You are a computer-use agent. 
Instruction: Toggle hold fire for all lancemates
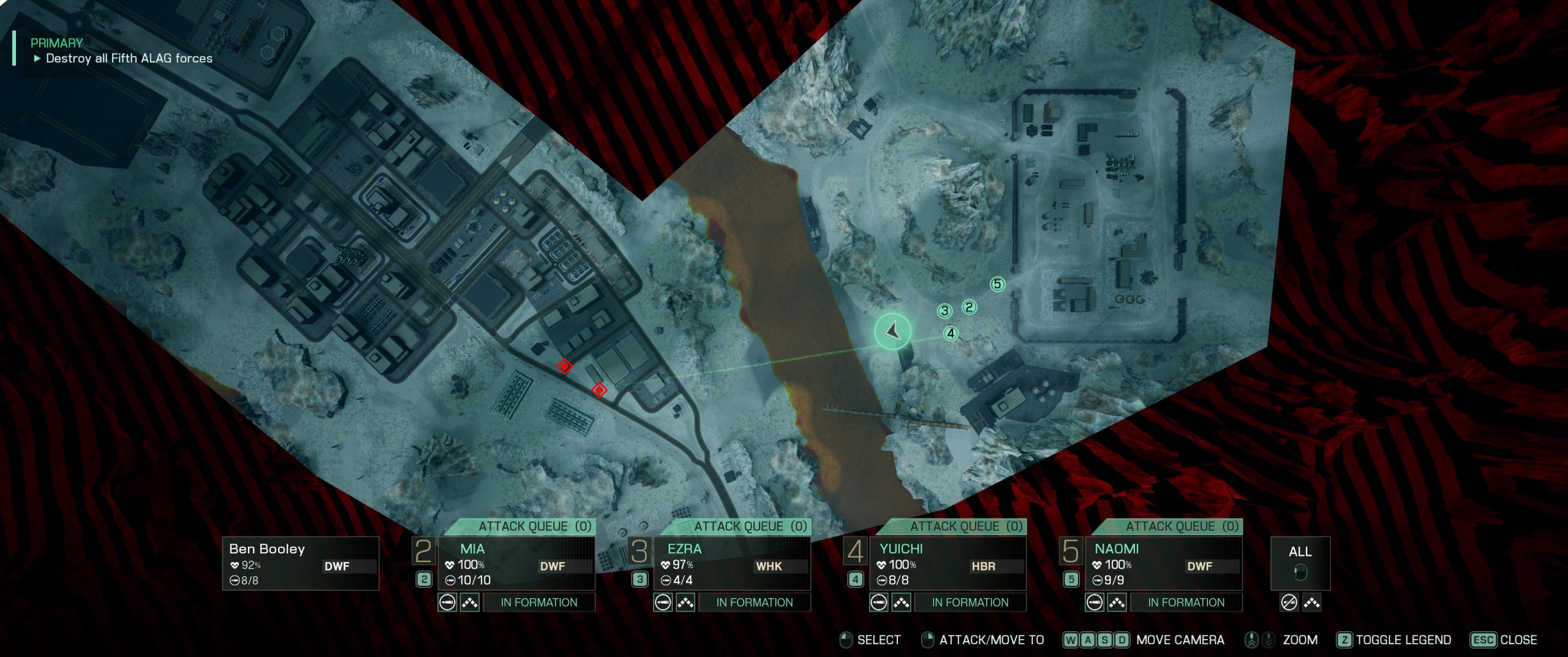(x=1289, y=602)
